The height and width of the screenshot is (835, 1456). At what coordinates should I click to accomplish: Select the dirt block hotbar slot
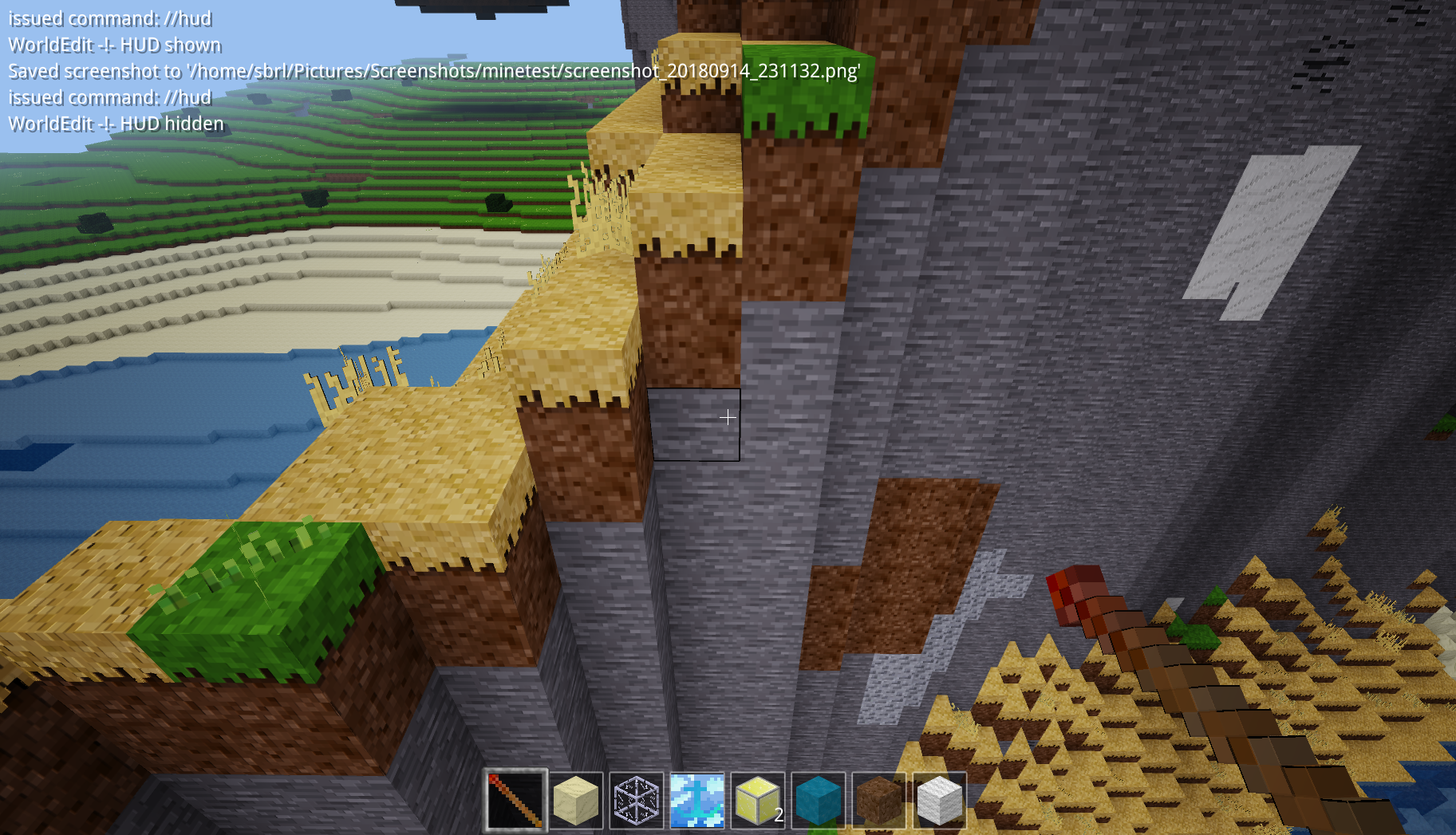878,800
